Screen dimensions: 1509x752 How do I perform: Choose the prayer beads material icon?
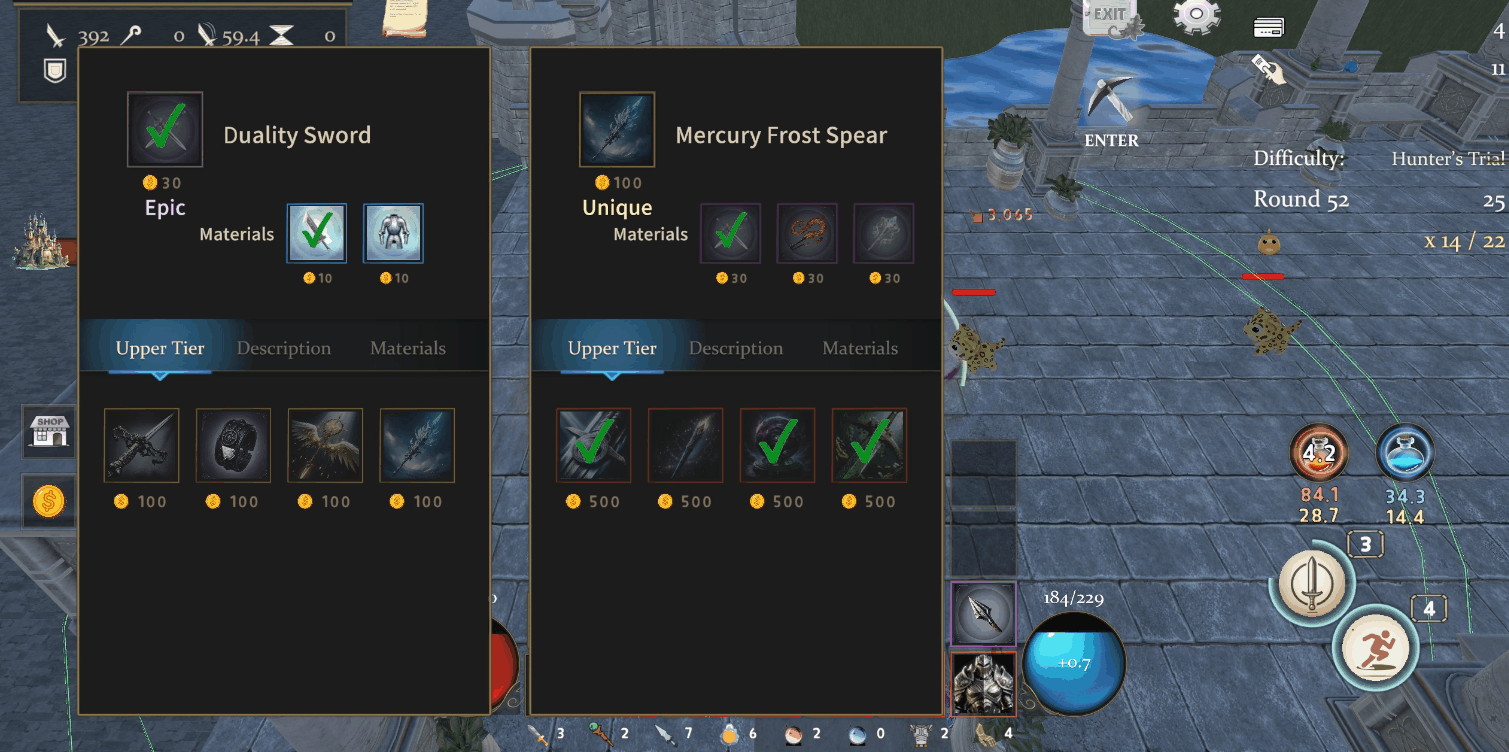[807, 233]
